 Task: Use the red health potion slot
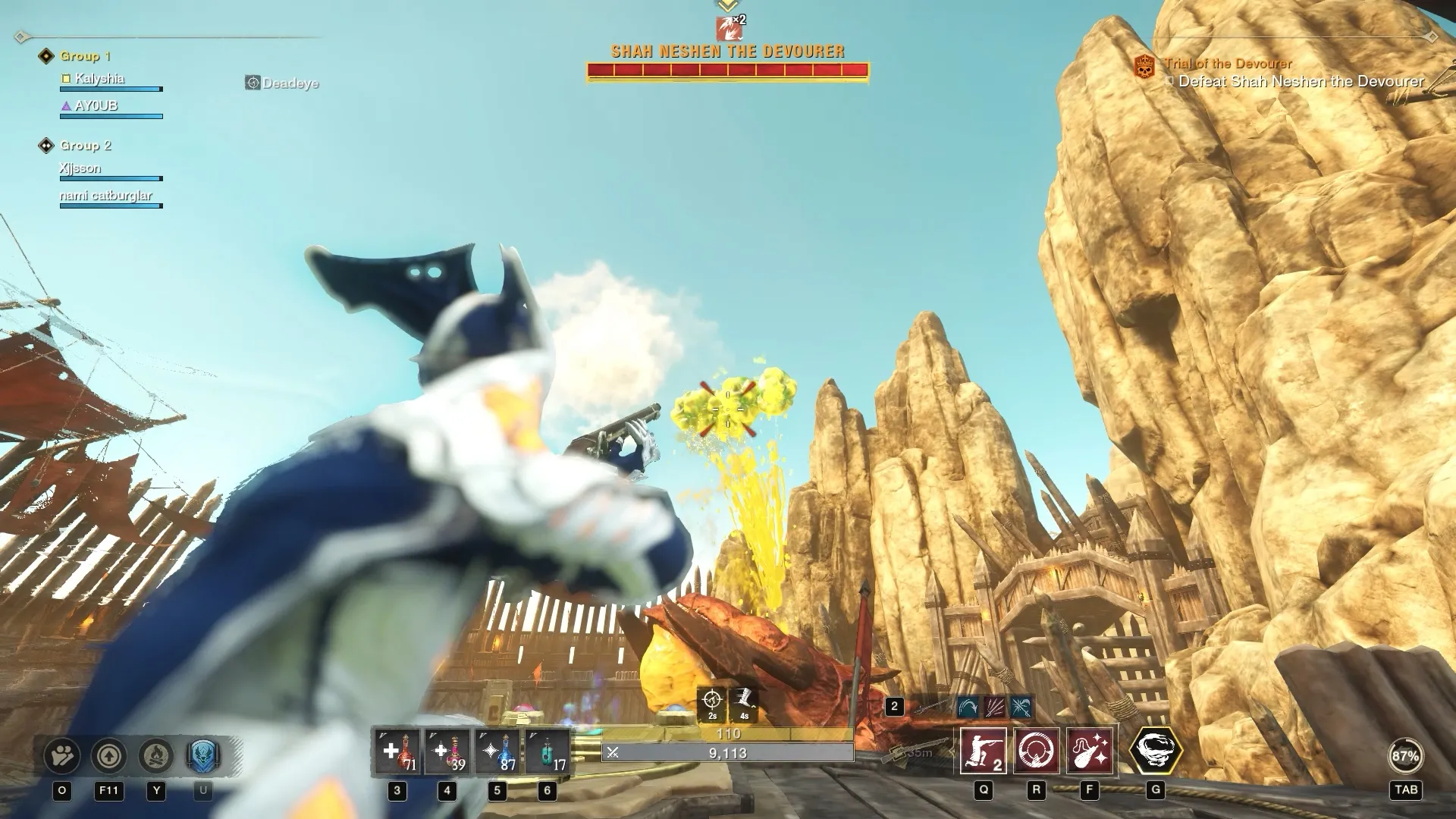click(397, 752)
